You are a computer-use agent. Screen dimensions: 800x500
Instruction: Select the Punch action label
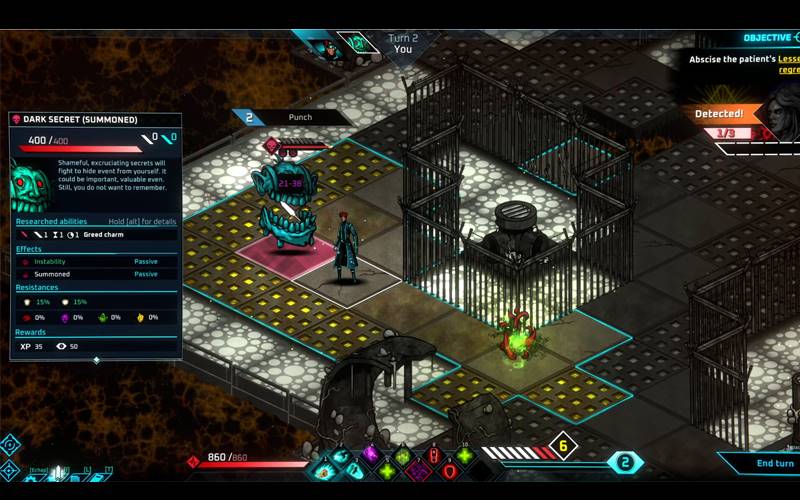pos(300,117)
